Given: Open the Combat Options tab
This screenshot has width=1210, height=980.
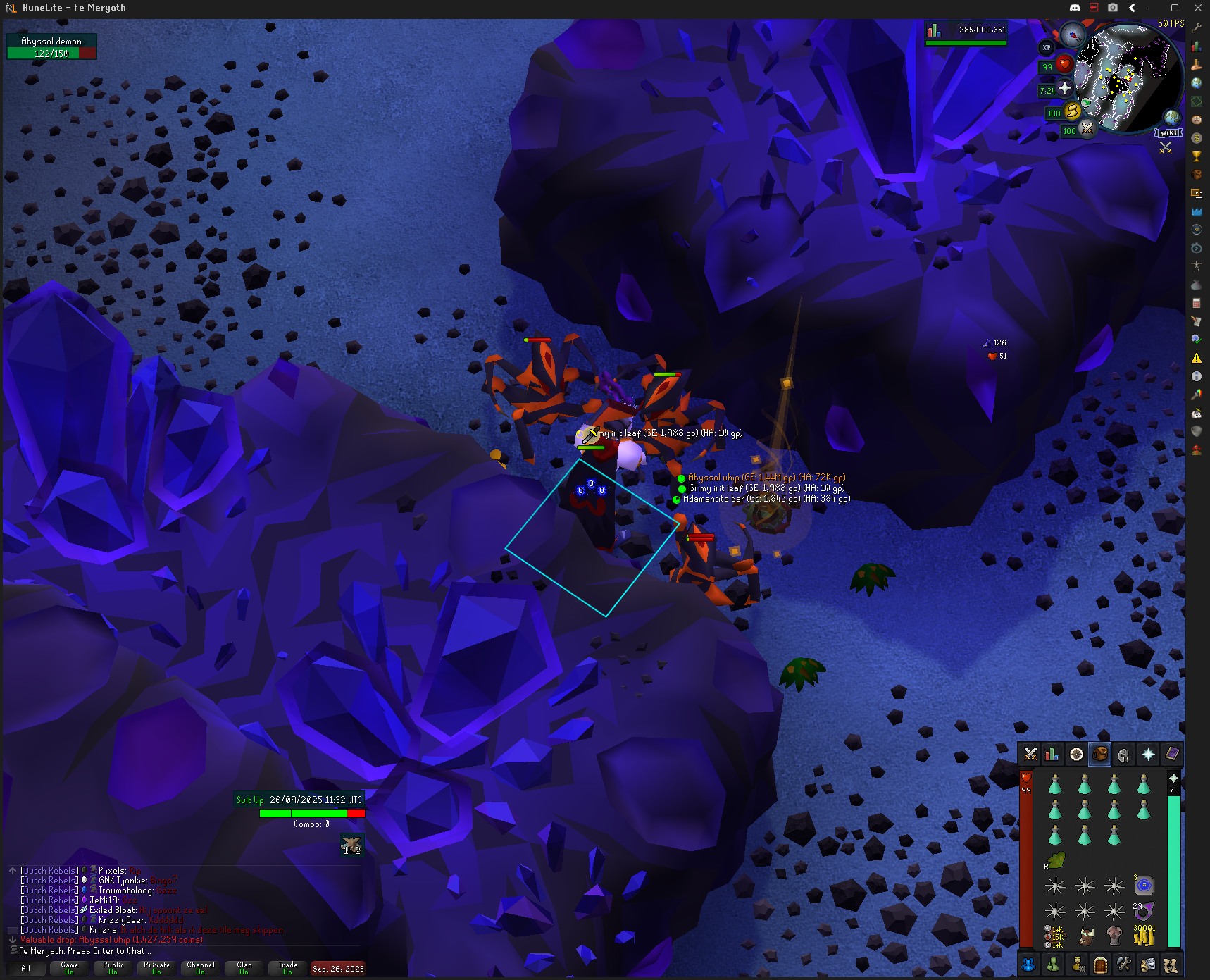Looking at the screenshot, I should [x=1030, y=755].
